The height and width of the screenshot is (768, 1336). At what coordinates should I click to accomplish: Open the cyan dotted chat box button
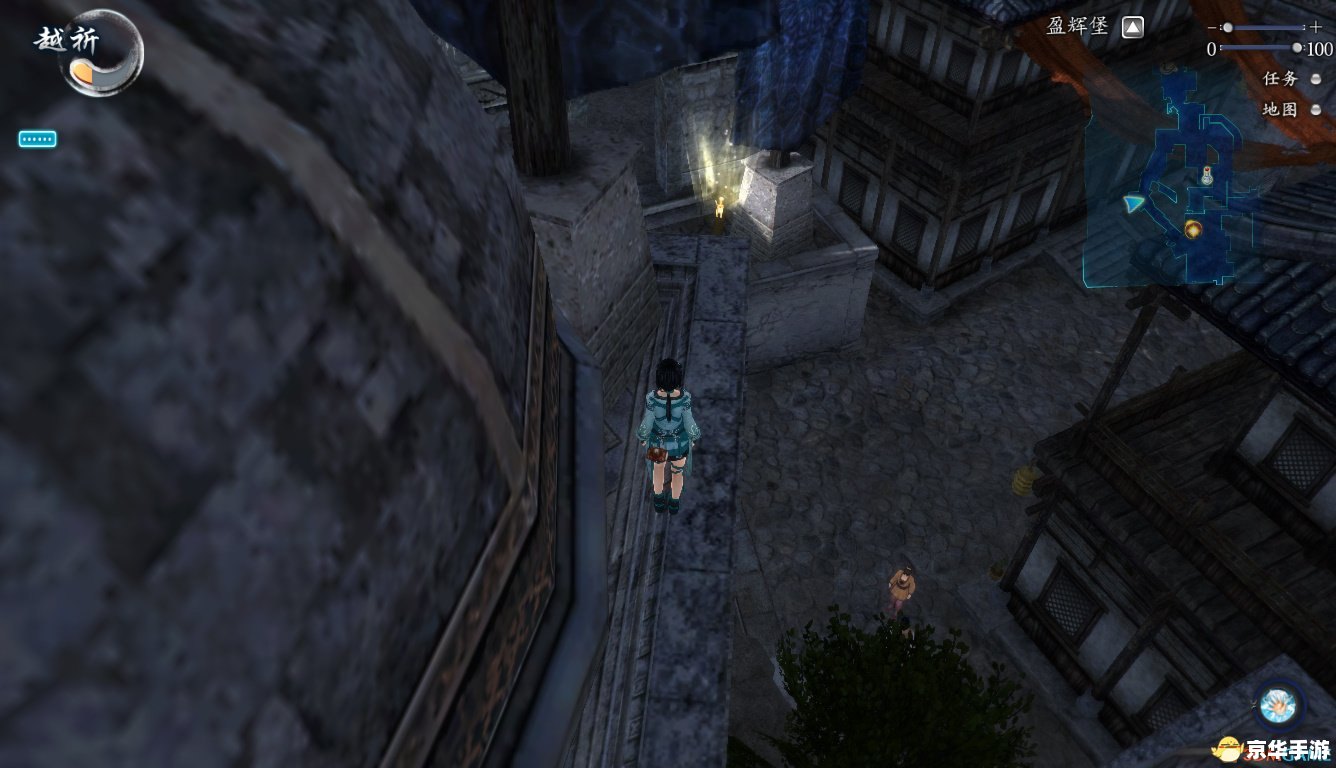click(x=37, y=139)
